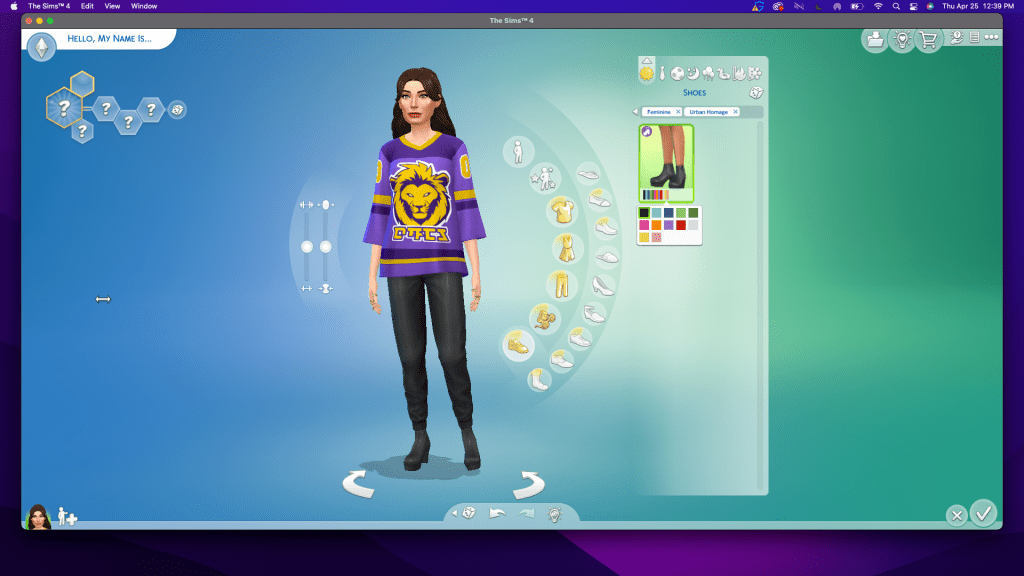Remove the Urban Homage filter tag
This screenshot has height=576, width=1024.
[x=735, y=112]
